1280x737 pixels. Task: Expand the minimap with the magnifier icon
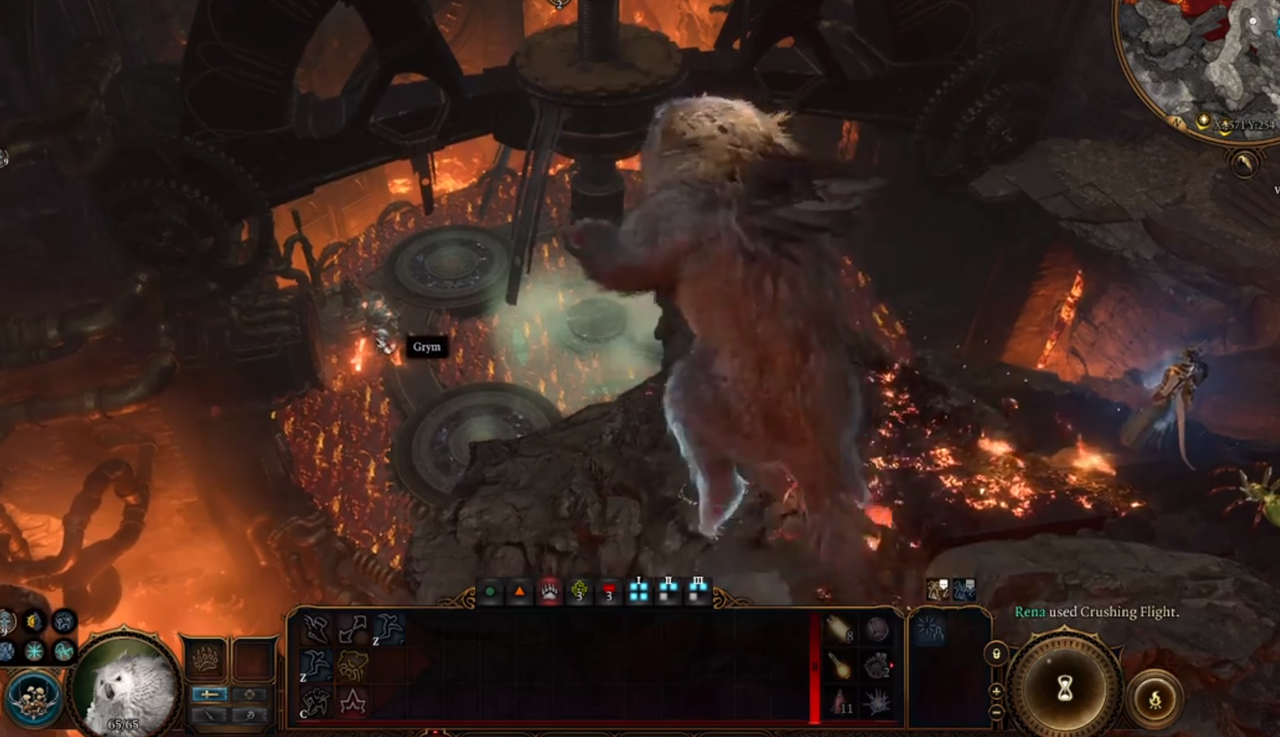pos(1244,162)
